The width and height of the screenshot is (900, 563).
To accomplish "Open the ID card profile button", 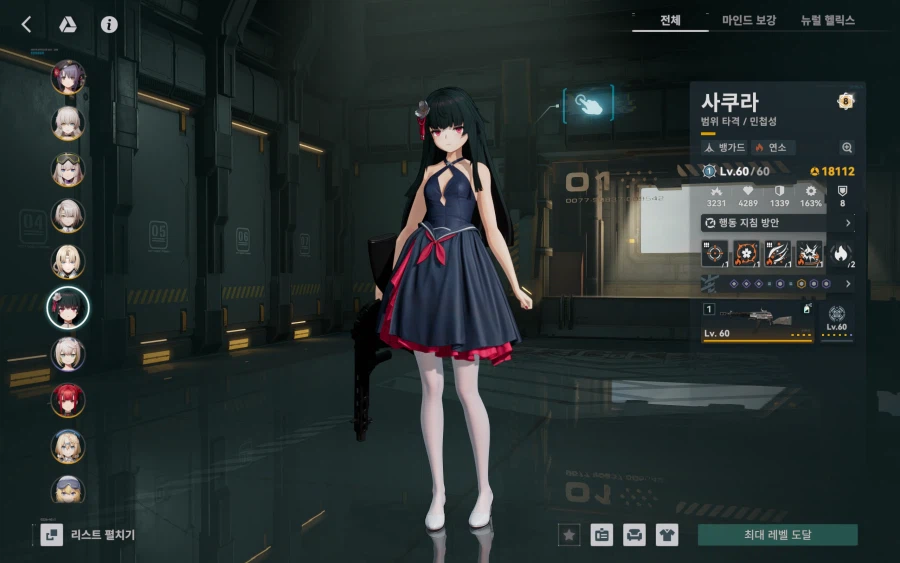I will click(x=601, y=535).
